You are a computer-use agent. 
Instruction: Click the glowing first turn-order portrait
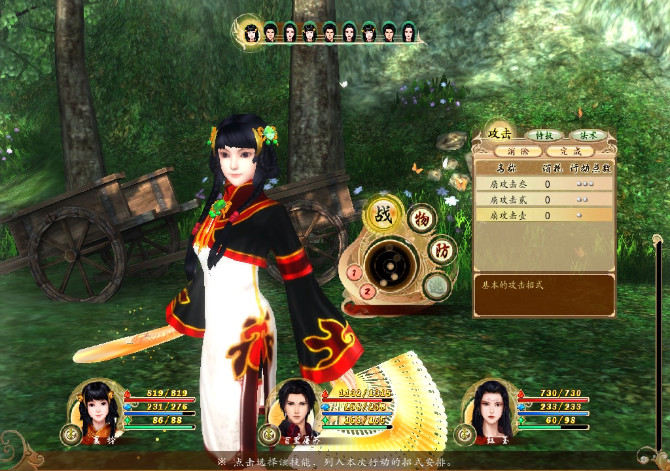[x=251, y=33]
